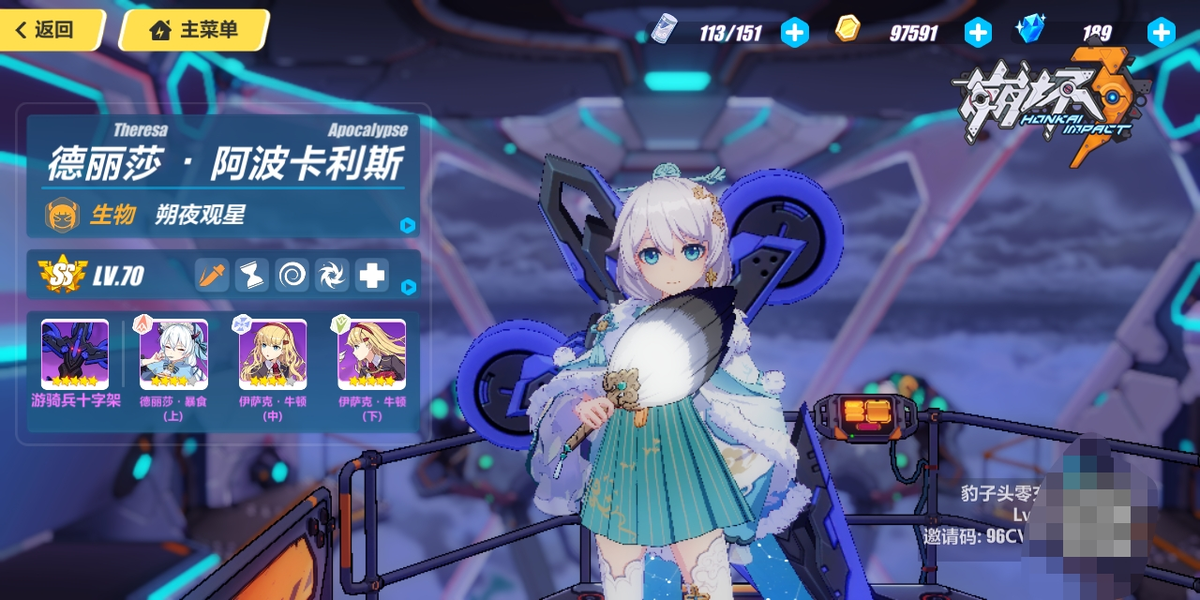This screenshot has height=600, width=1200.
Task: Open 德丽莎·阿波卡利斯 character details panel
Action: (407, 225)
